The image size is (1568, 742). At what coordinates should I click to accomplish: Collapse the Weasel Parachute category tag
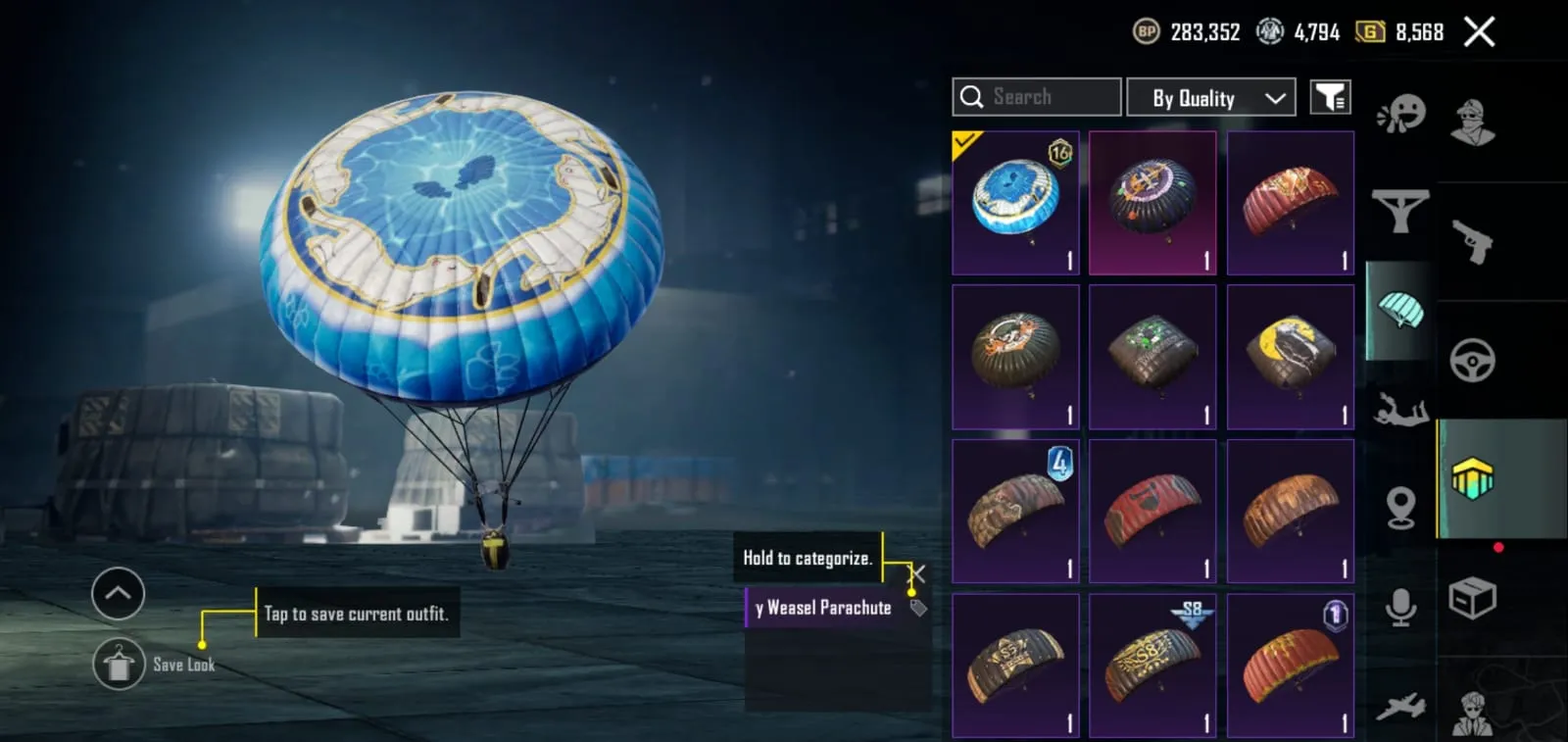pos(917,574)
